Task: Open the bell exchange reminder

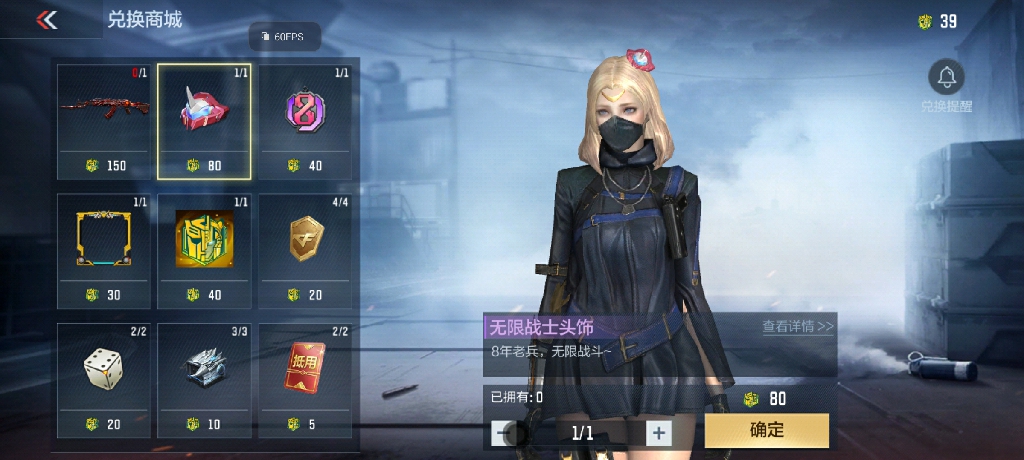Action: [946, 78]
